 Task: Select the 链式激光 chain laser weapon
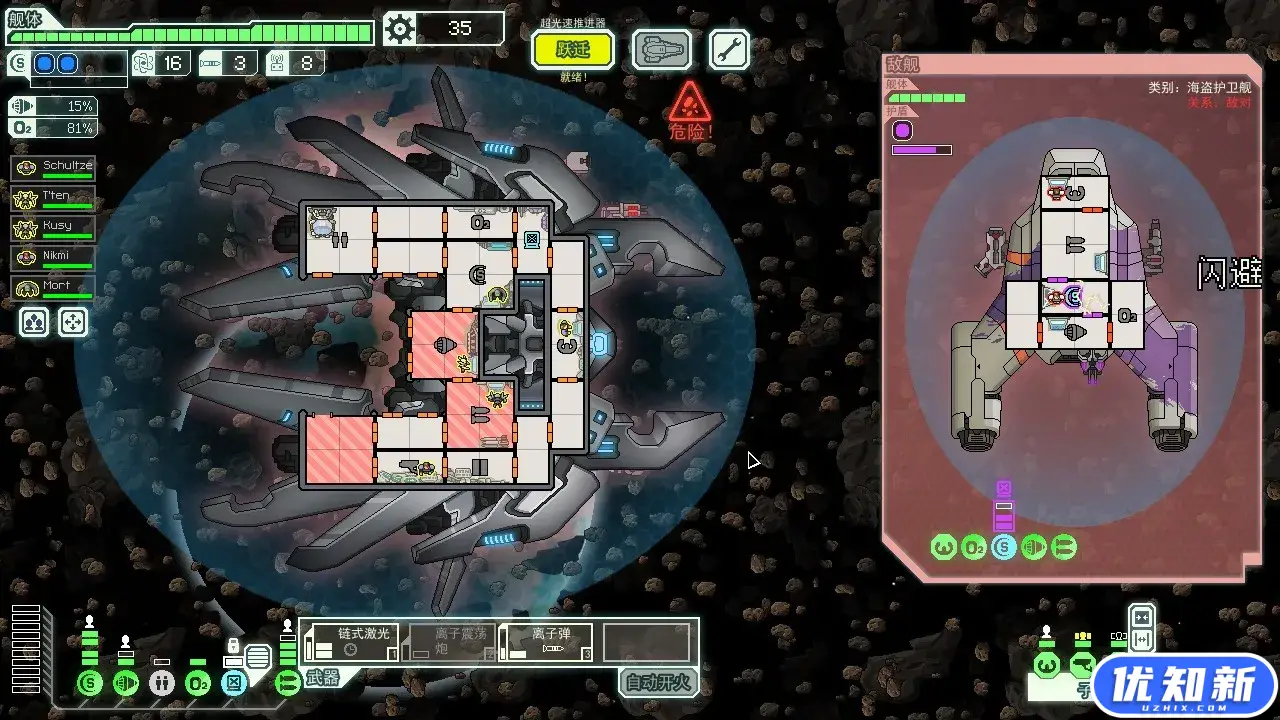[353, 642]
